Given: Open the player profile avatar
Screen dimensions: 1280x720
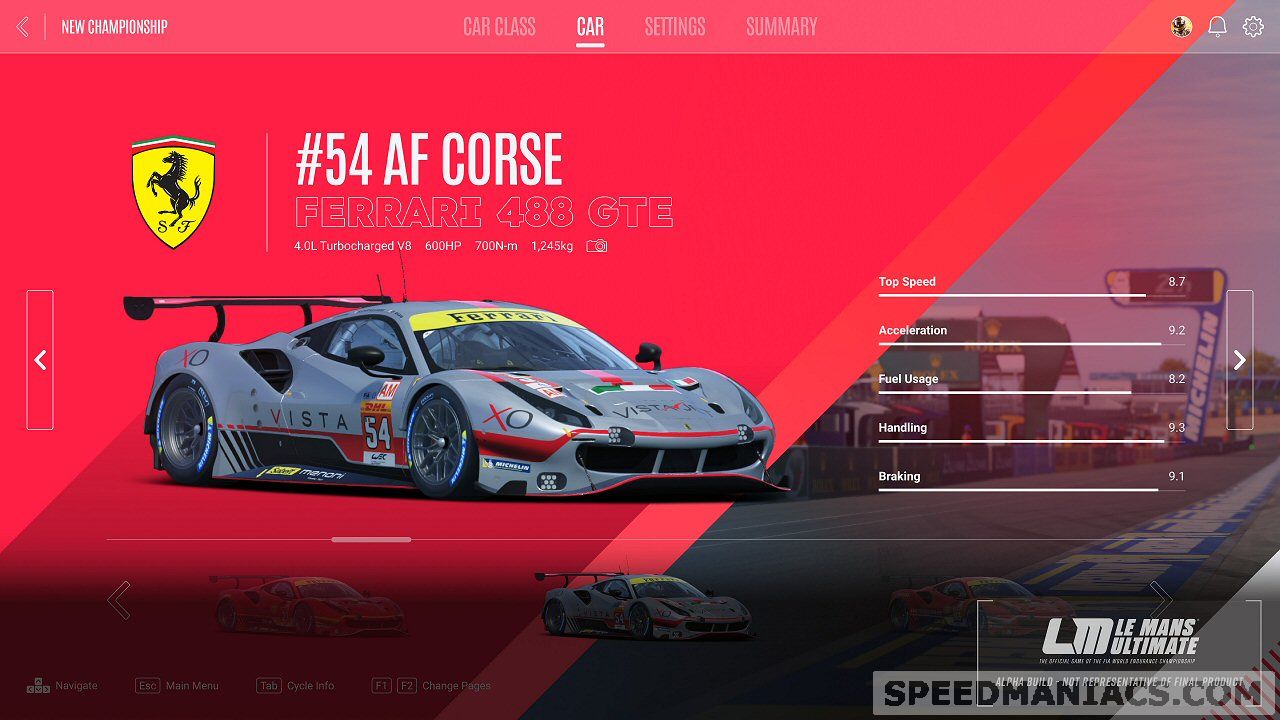Looking at the screenshot, I should (1181, 27).
